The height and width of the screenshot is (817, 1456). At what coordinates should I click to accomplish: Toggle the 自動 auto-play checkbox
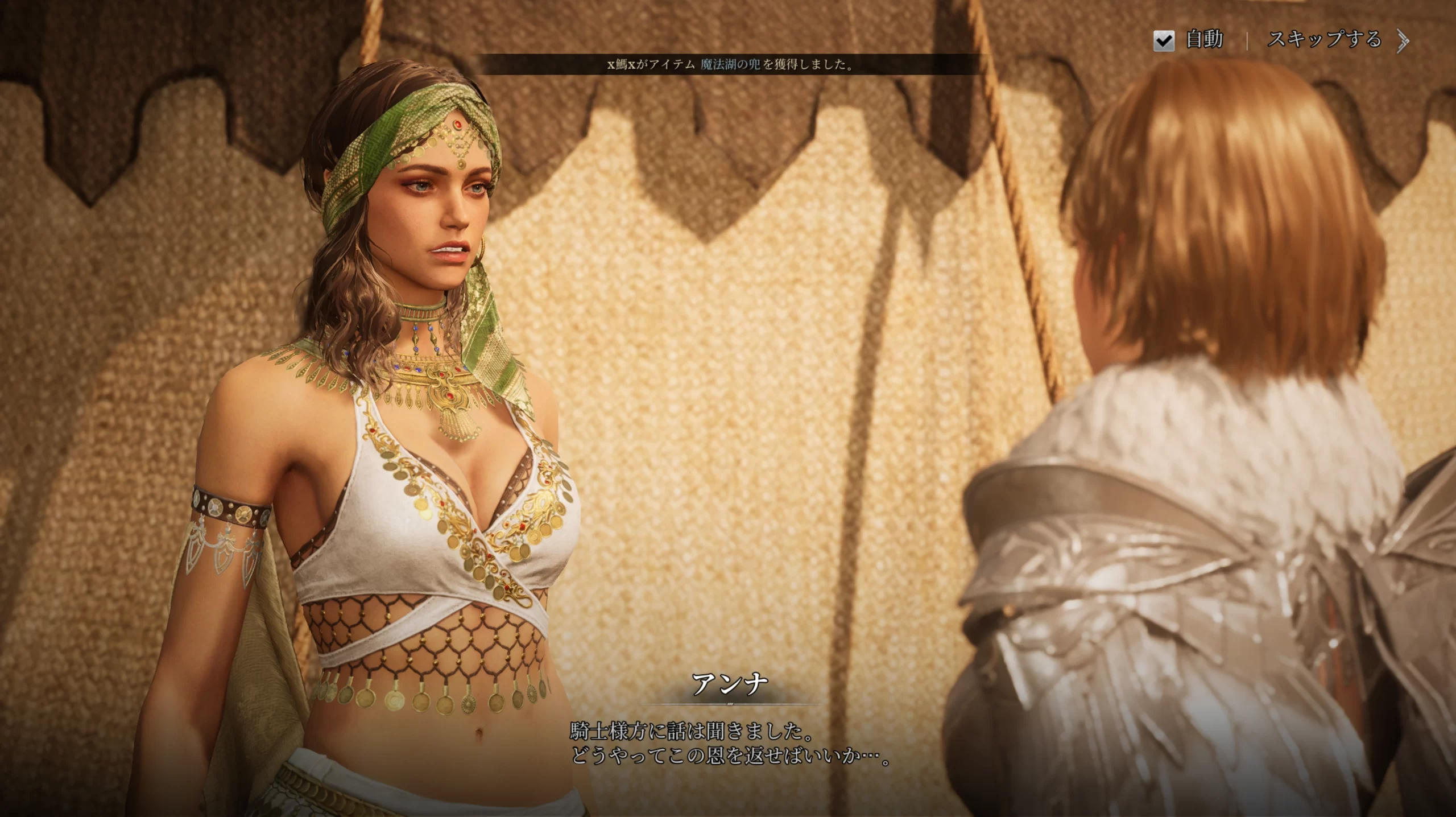[1164, 40]
